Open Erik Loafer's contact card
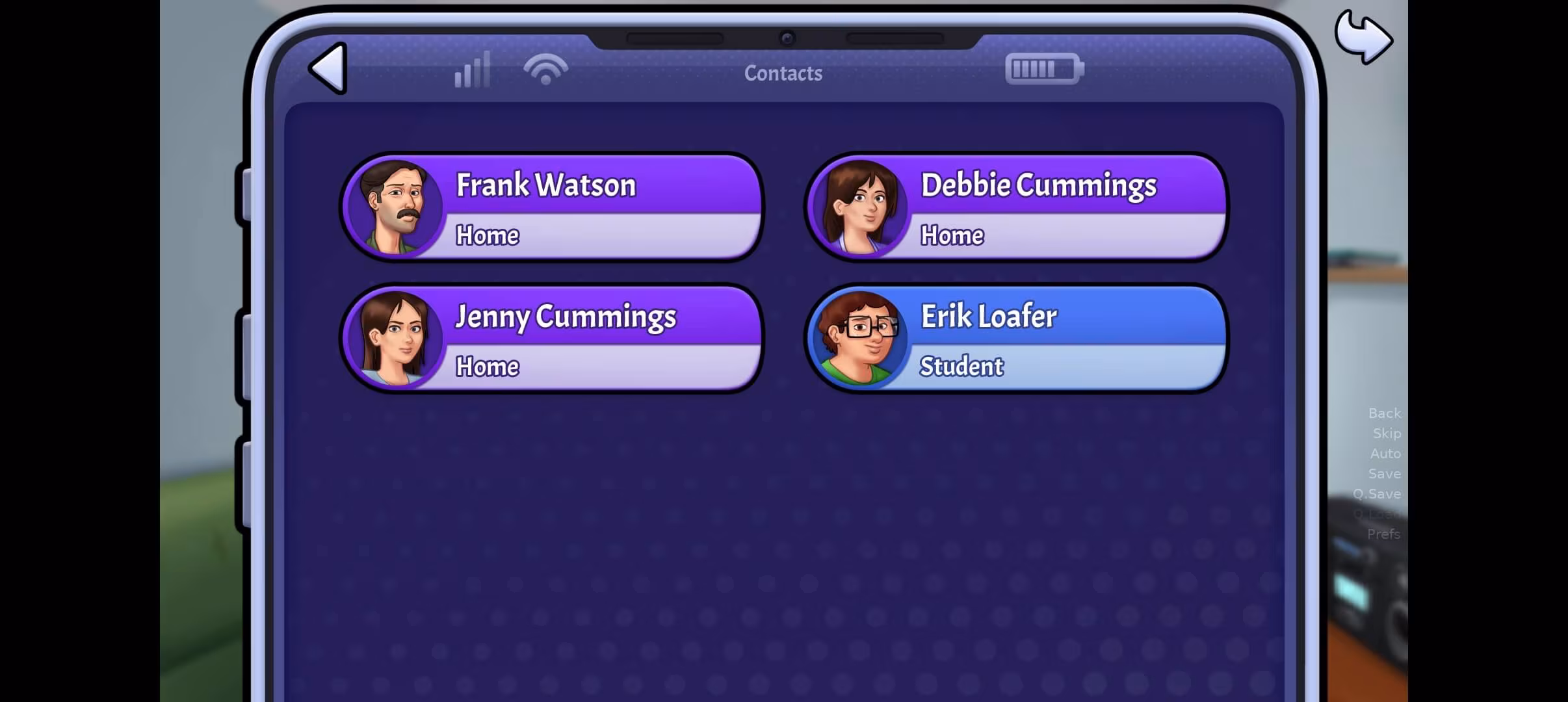 pyautogui.click(x=1016, y=339)
